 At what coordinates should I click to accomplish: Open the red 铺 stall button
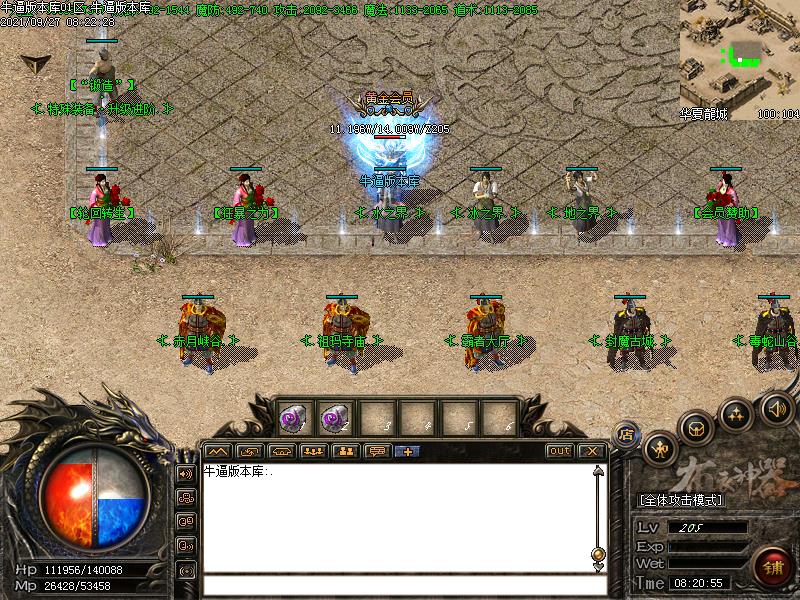[769, 567]
